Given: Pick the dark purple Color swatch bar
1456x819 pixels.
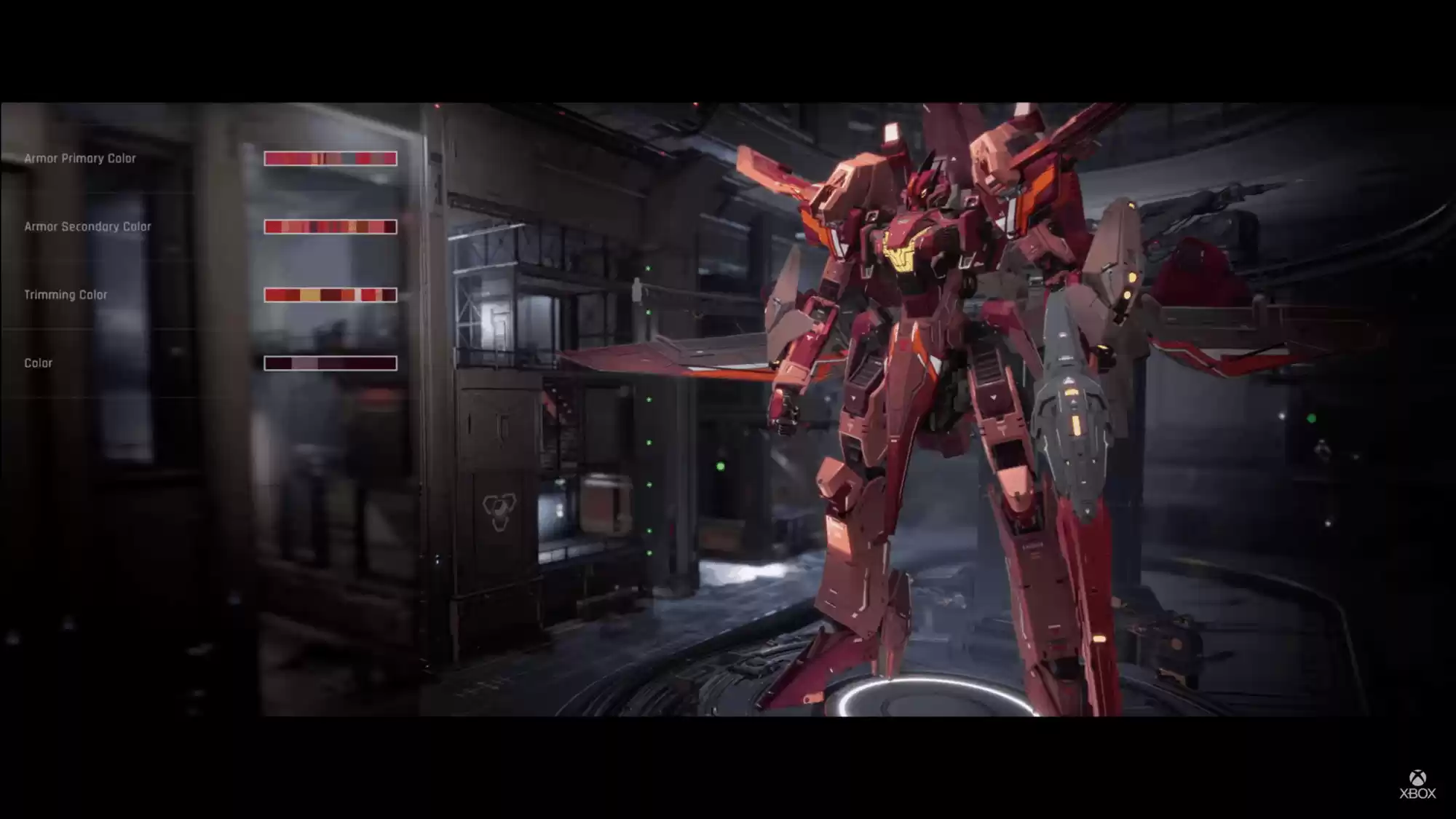Looking at the screenshot, I should 331,363.
